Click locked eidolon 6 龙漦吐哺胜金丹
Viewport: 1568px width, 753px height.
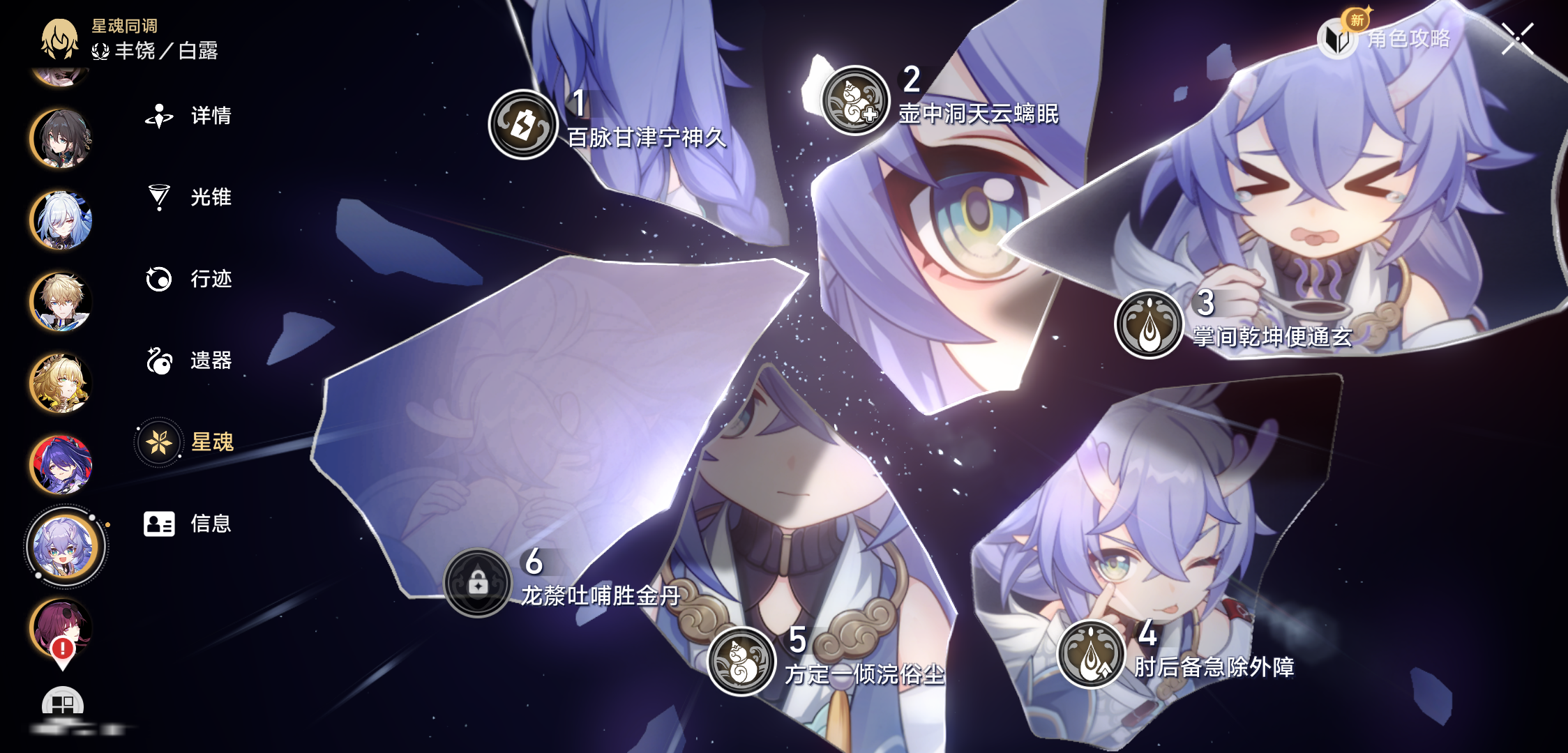(478, 583)
